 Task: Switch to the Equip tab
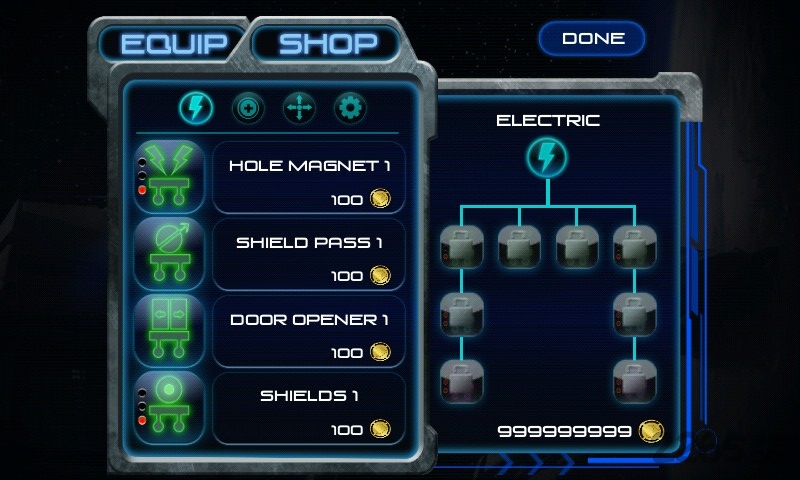tap(175, 44)
